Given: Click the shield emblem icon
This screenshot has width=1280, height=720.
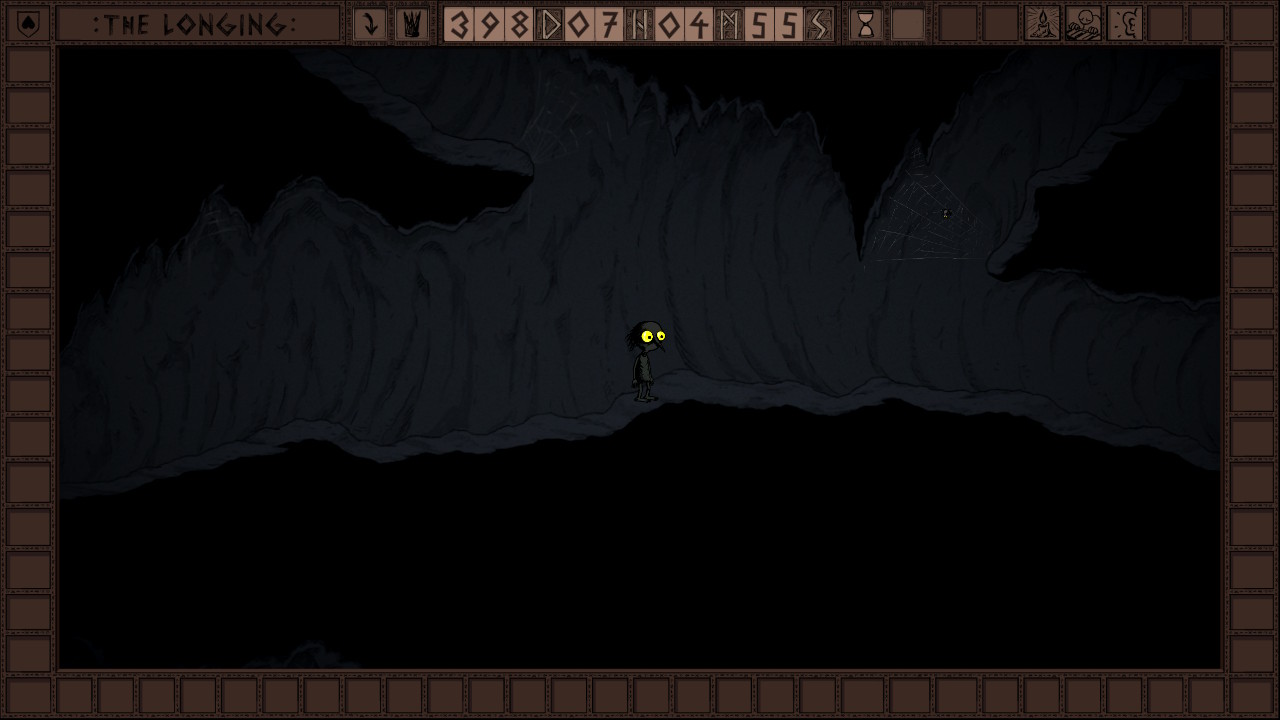Looking at the screenshot, I should (29, 24).
